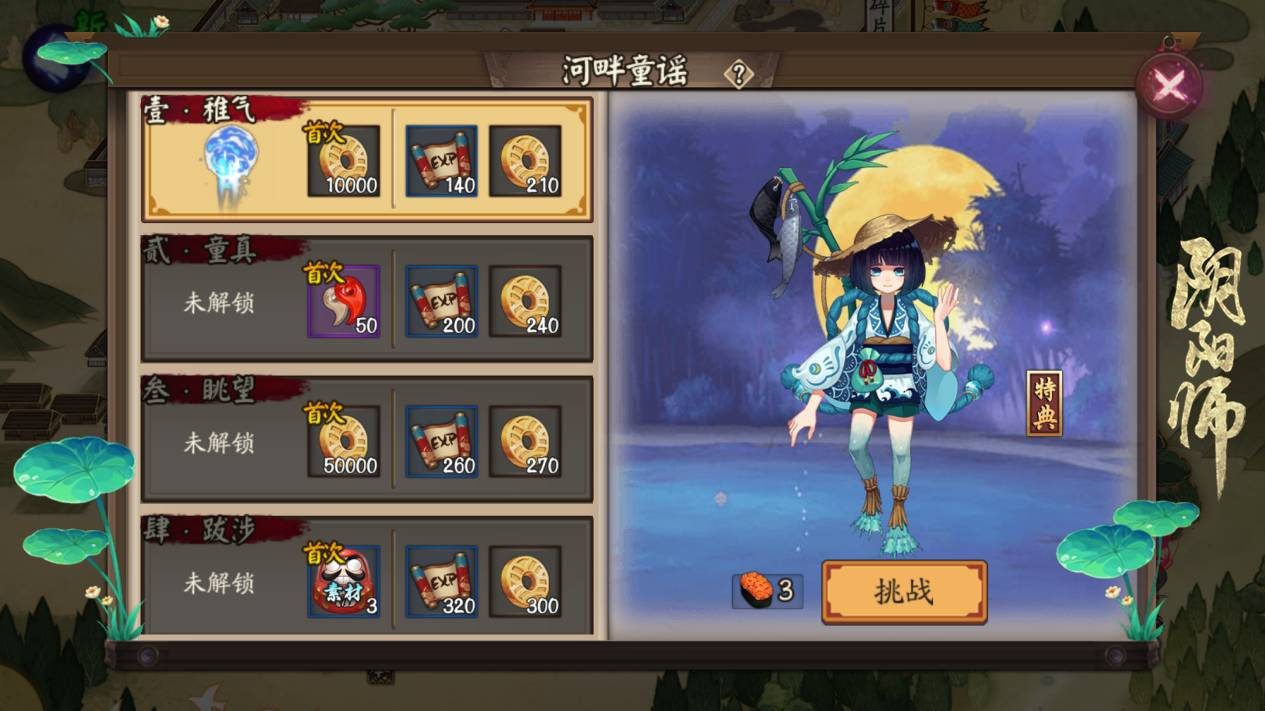Check the 50000 coin first-clear reward
1265x711 pixels.
(344, 441)
